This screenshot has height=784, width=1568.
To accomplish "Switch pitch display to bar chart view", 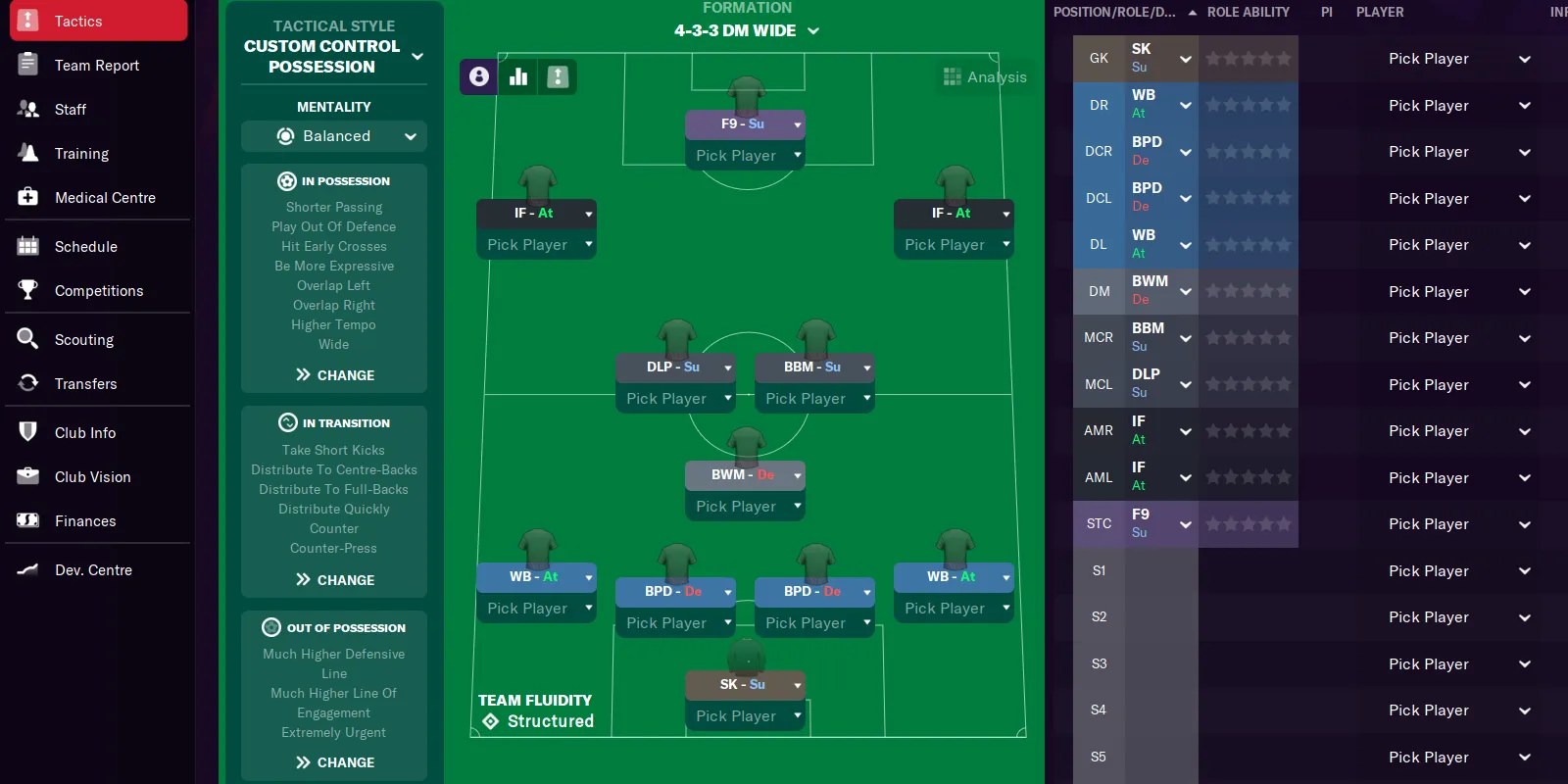I will [517, 76].
